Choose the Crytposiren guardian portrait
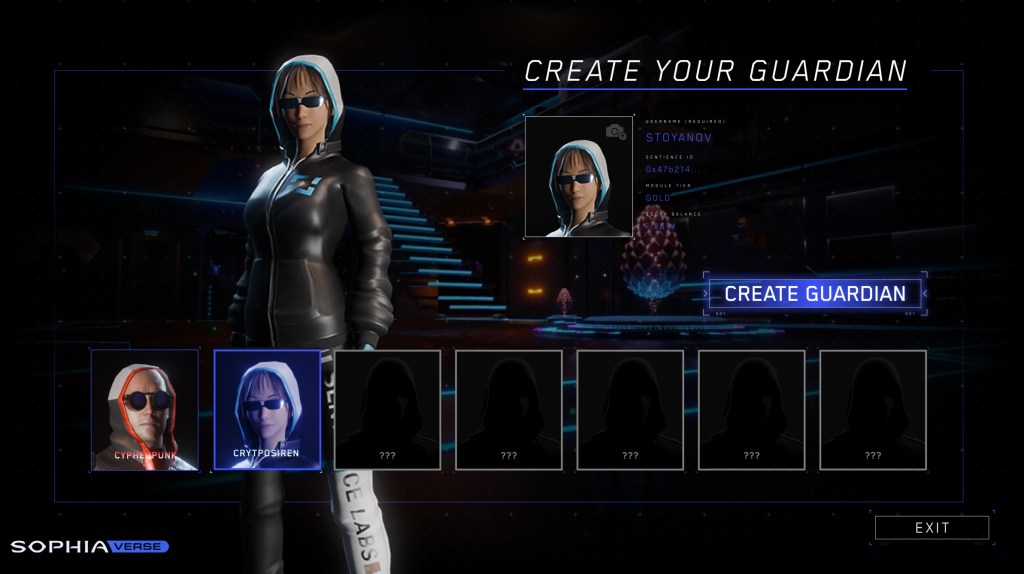Image resolution: width=1024 pixels, height=574 pixels. pyautogui.click(x=267, y=410)
